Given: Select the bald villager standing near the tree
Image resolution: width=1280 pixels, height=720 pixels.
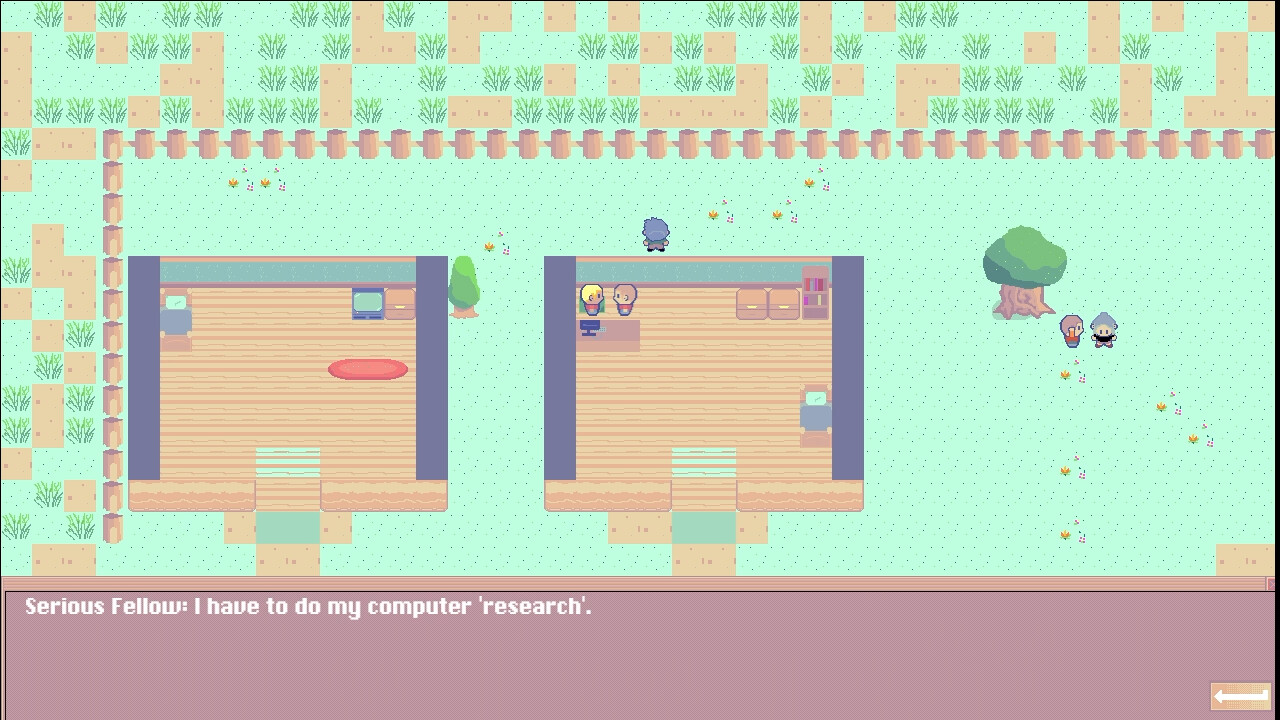Looking at the screenshot, I should 1070,330.
